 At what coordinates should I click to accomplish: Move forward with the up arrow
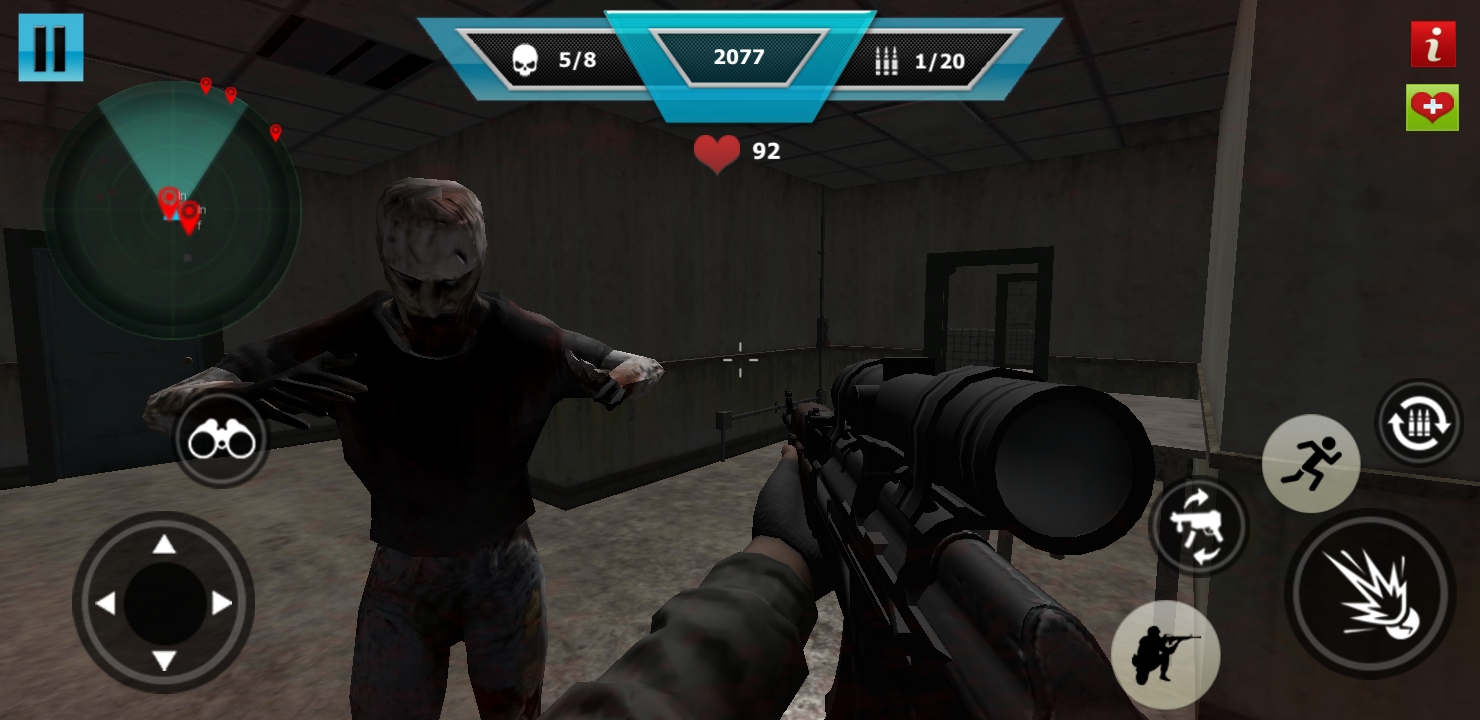pos(164,545)
